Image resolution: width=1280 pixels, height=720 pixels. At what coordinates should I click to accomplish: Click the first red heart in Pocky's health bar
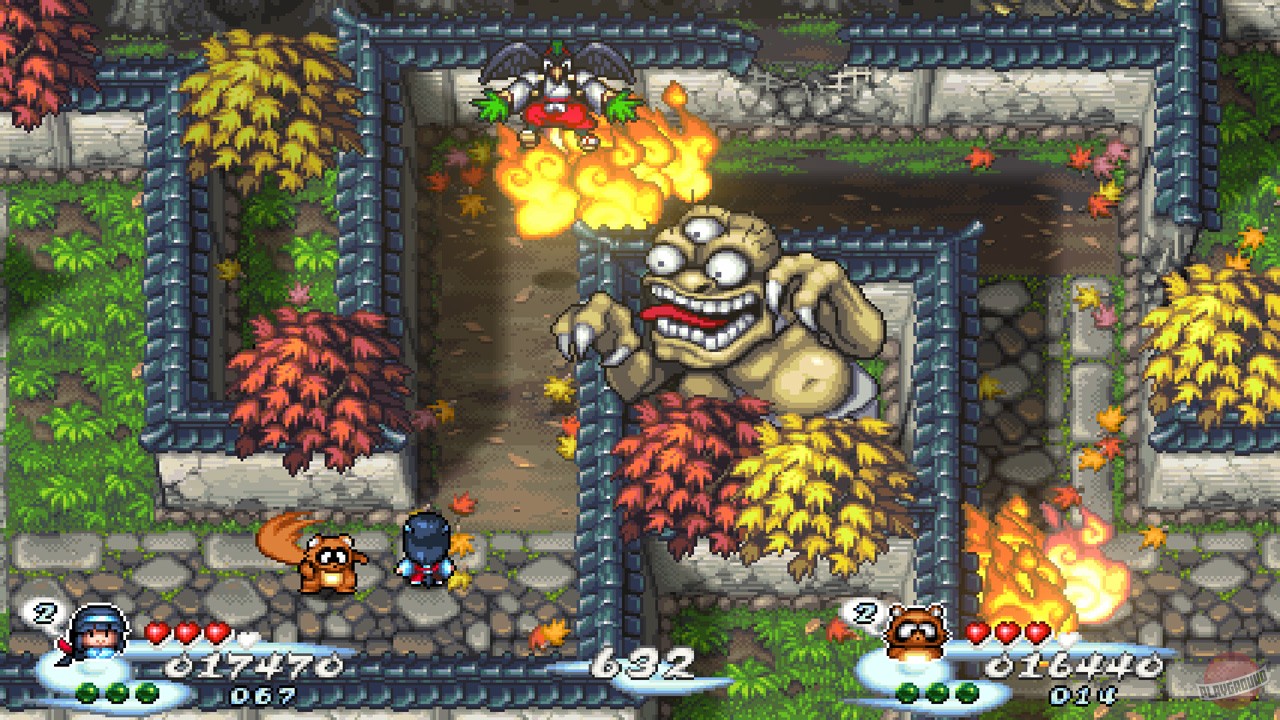[156, 631]
